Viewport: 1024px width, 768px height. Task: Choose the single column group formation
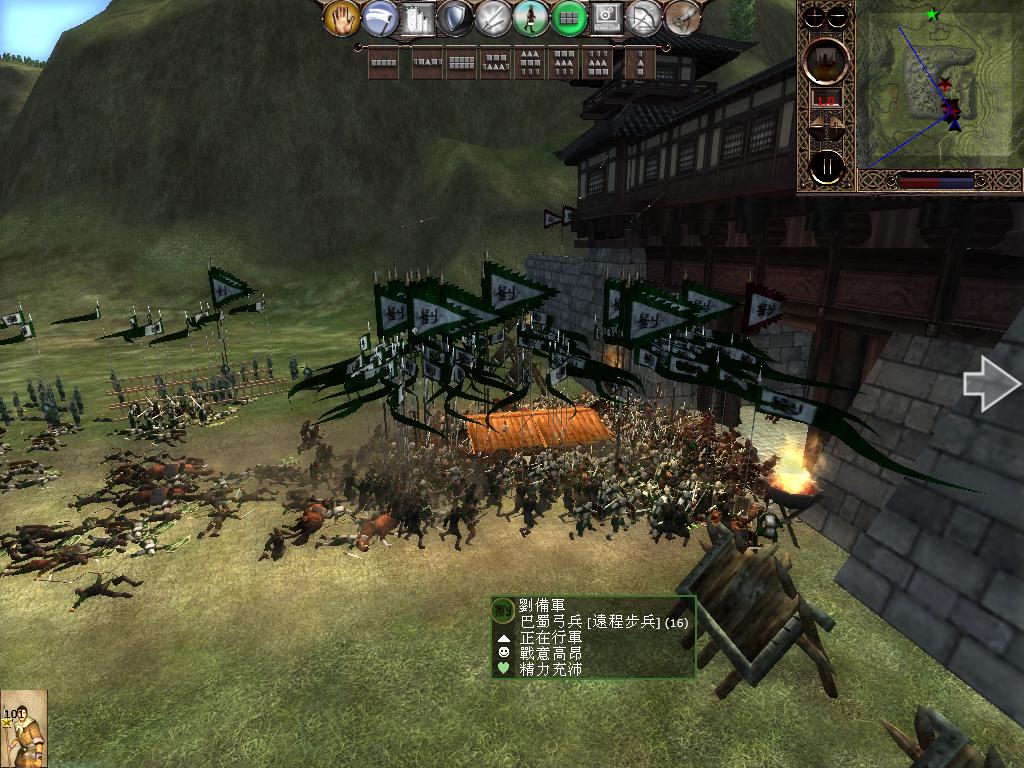[x=639, y=63]
